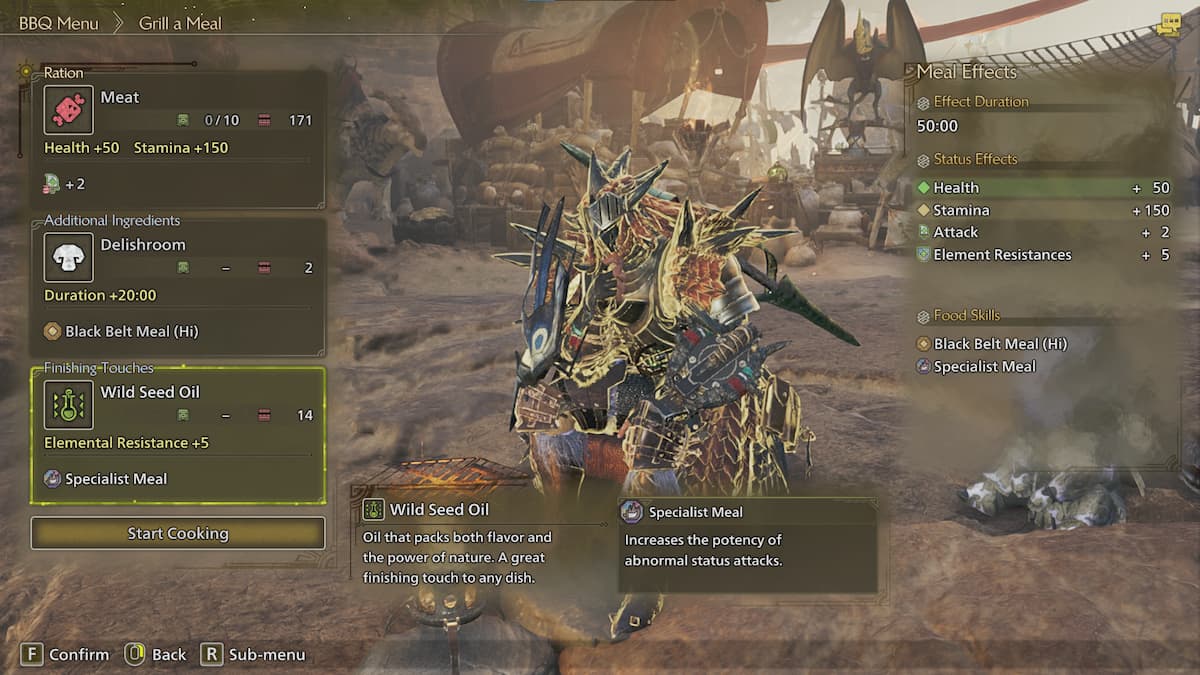Select Specialist Meal in Food Skills list
Image resolution: width=1200 pixels, height=675 pixels.
[984, 367]
